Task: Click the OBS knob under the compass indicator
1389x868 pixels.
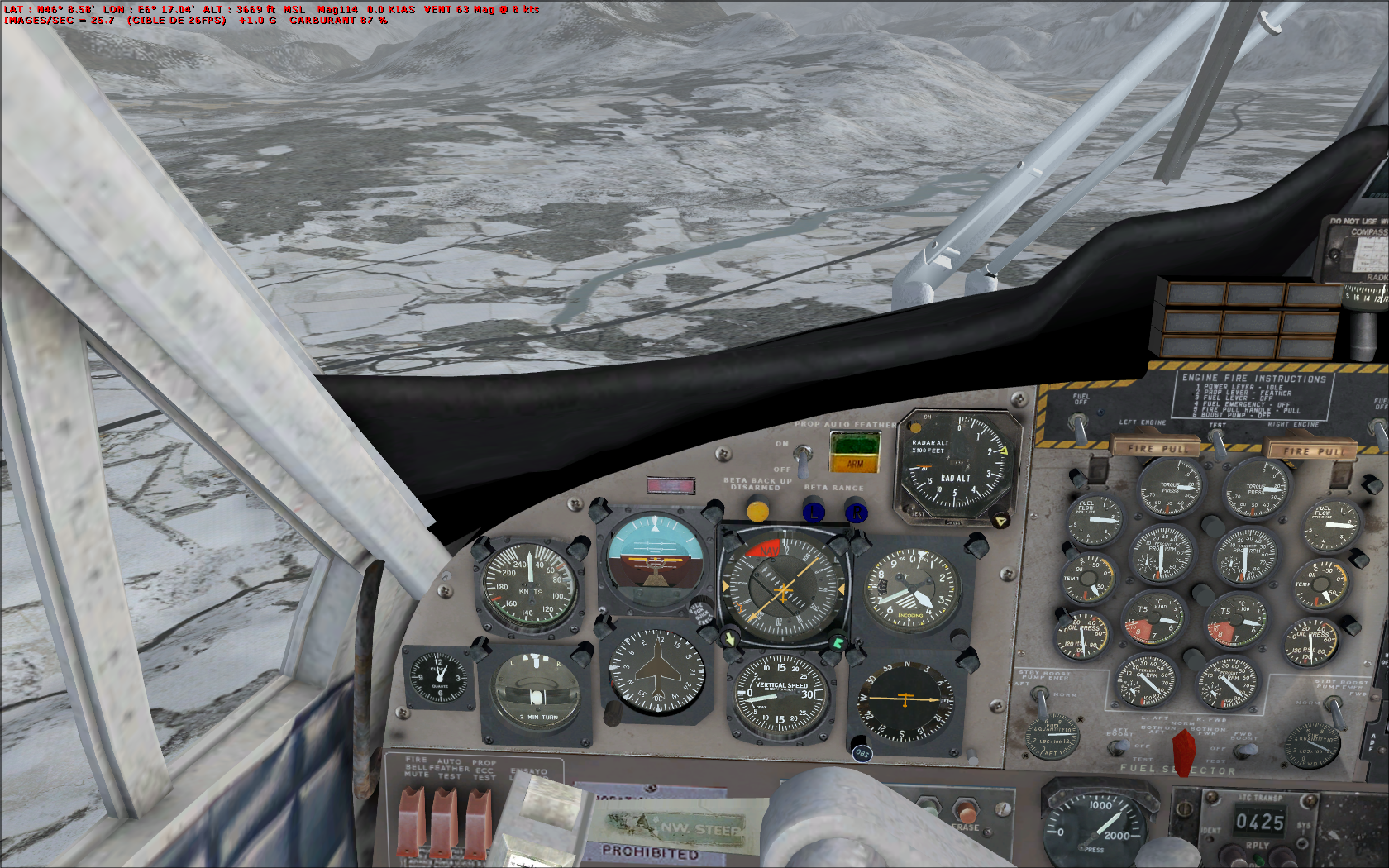Action: coord(862,752)
